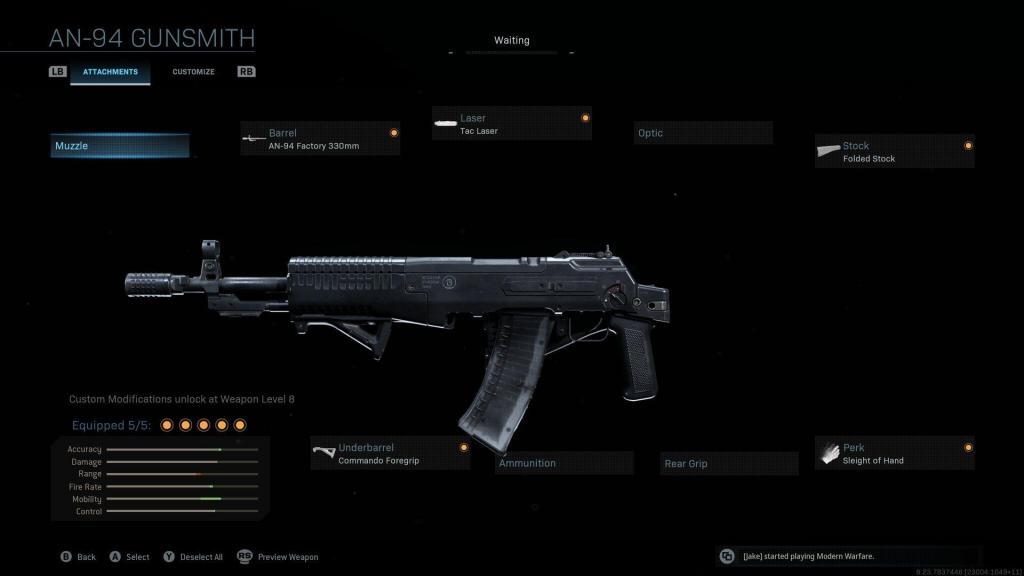The width and height of the screenshot is (1024, 576).
Task: Open the empty Optic slot
Action: point(702,133)
